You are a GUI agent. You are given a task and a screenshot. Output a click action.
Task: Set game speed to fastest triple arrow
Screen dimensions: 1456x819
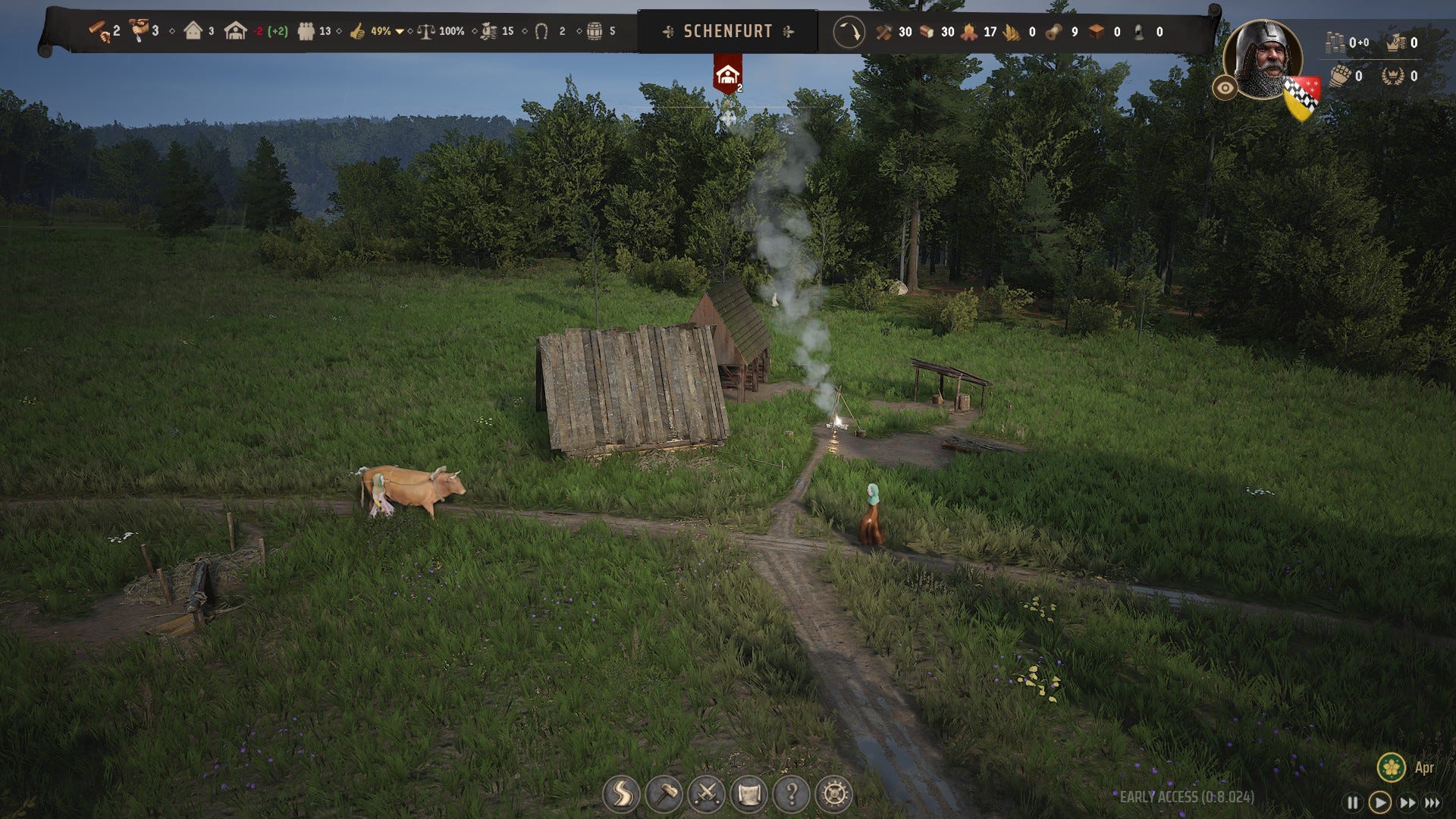pos(1432,802)
